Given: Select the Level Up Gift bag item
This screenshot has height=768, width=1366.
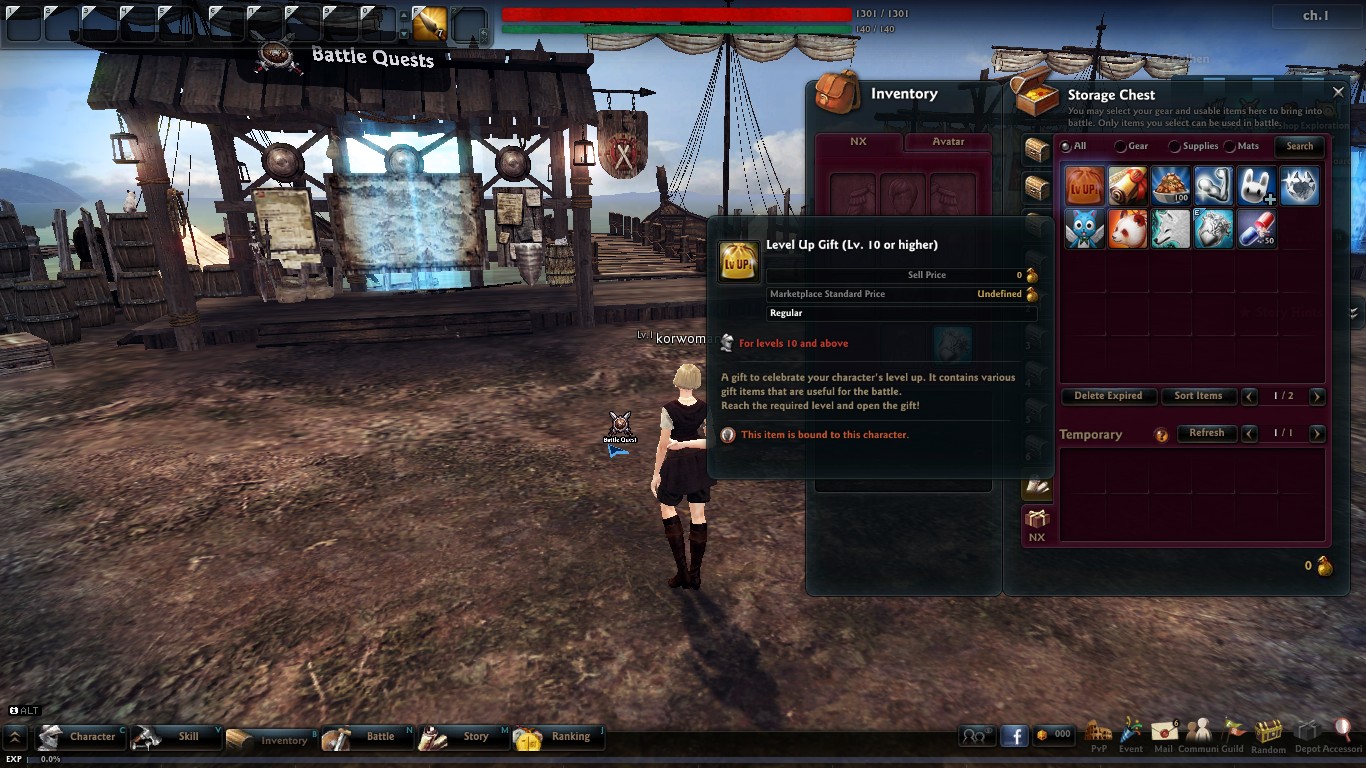Looking at the screenshot, I should pos(1084,186).
